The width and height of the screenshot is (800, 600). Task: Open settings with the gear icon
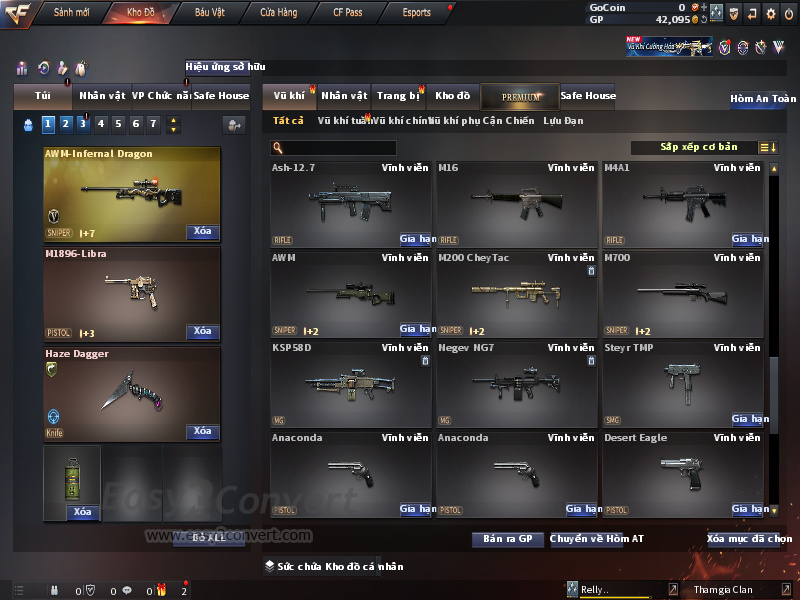coord(771,14)
